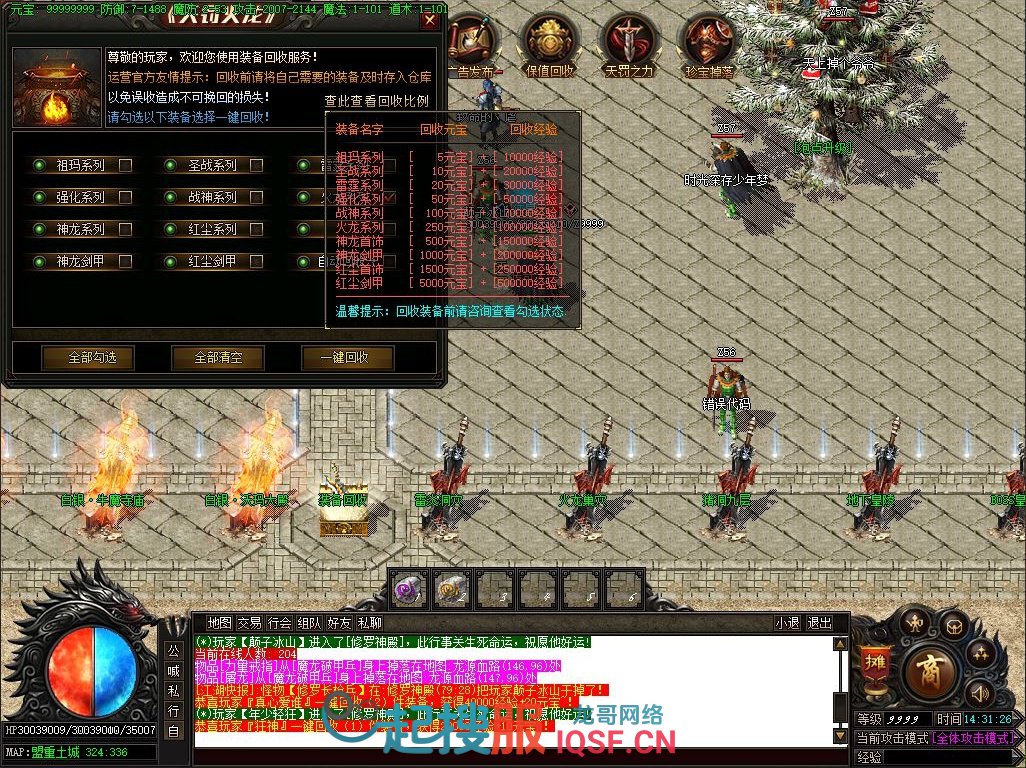Viewport: 1026px width, 768px height.
Task: Open the 交易 tab
Action: coord(249,623)
